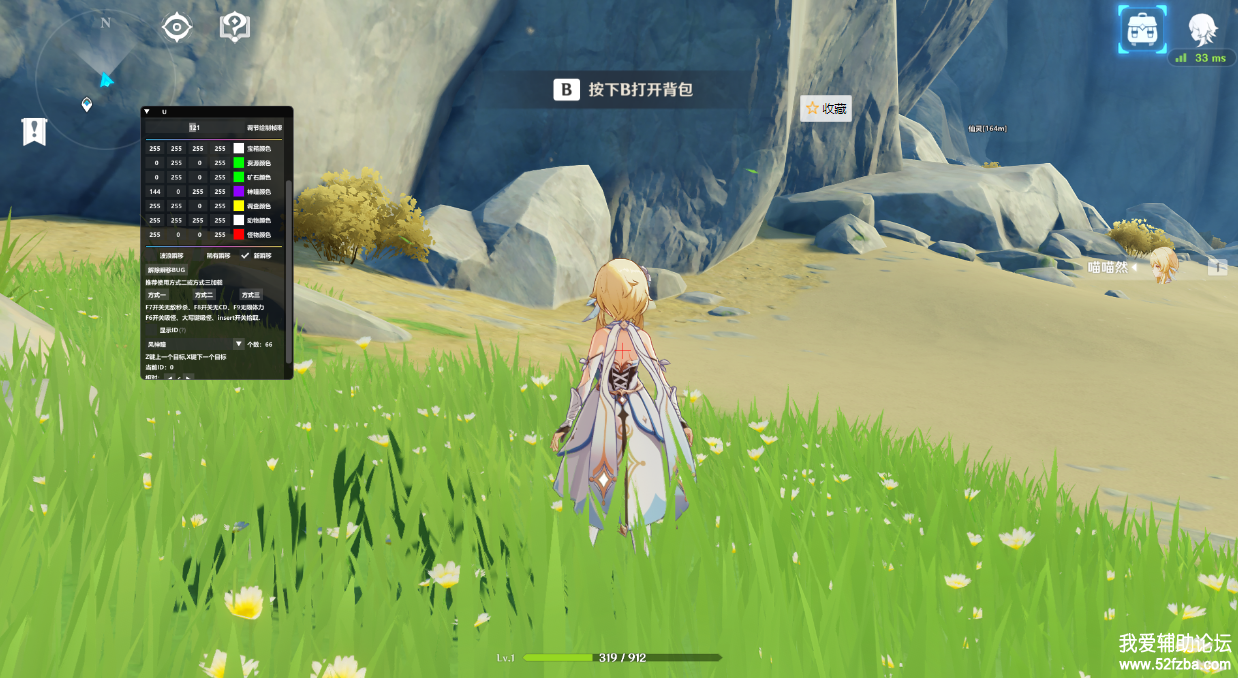Activate the elemental sight eye icon

(x=177, y=27)
